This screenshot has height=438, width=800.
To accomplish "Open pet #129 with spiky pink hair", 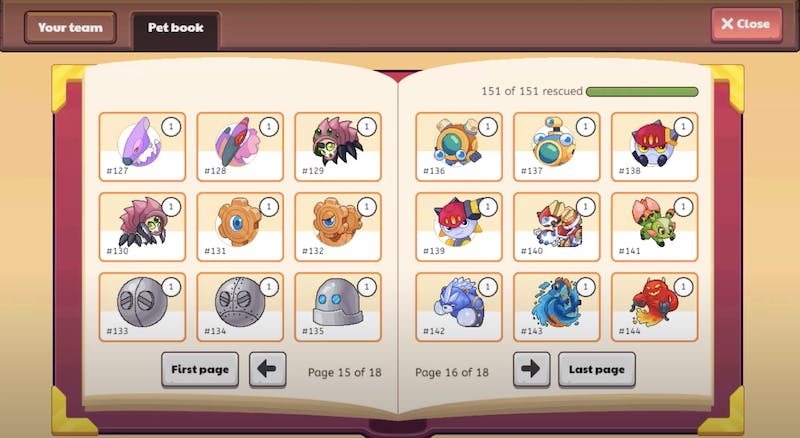I will click(338, 146).
